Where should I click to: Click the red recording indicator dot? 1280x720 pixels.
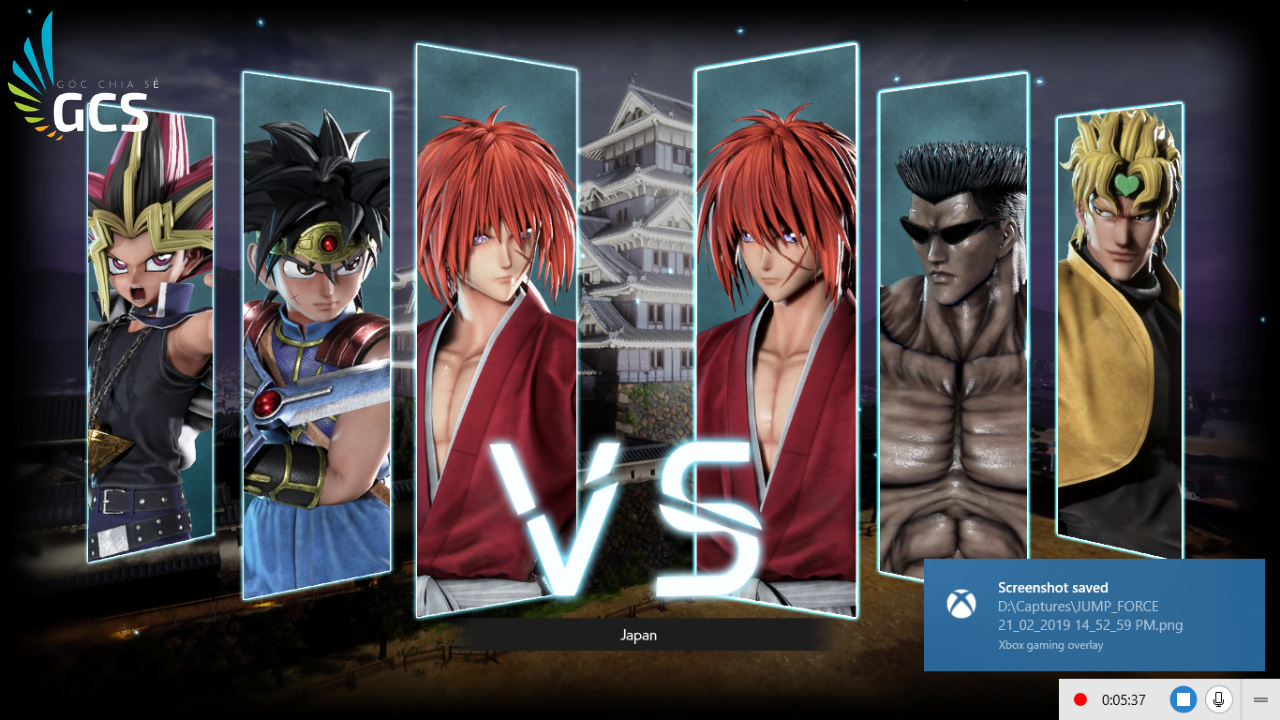[x=1080, y=699]
